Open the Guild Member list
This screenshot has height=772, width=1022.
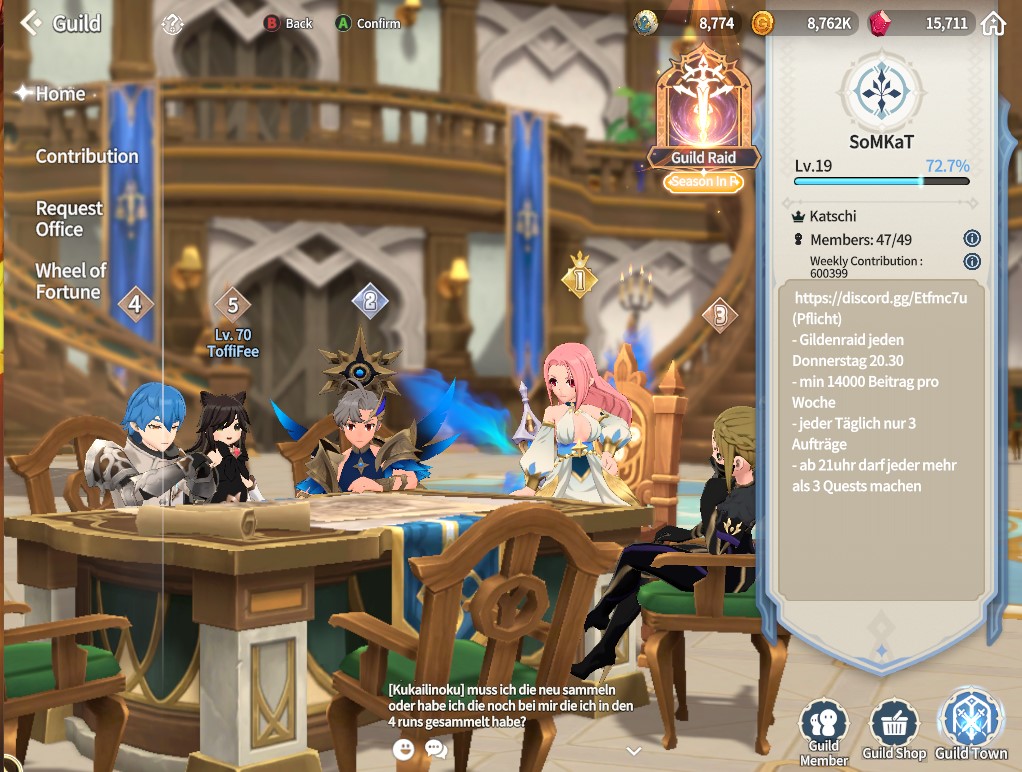tap(824, 731)
